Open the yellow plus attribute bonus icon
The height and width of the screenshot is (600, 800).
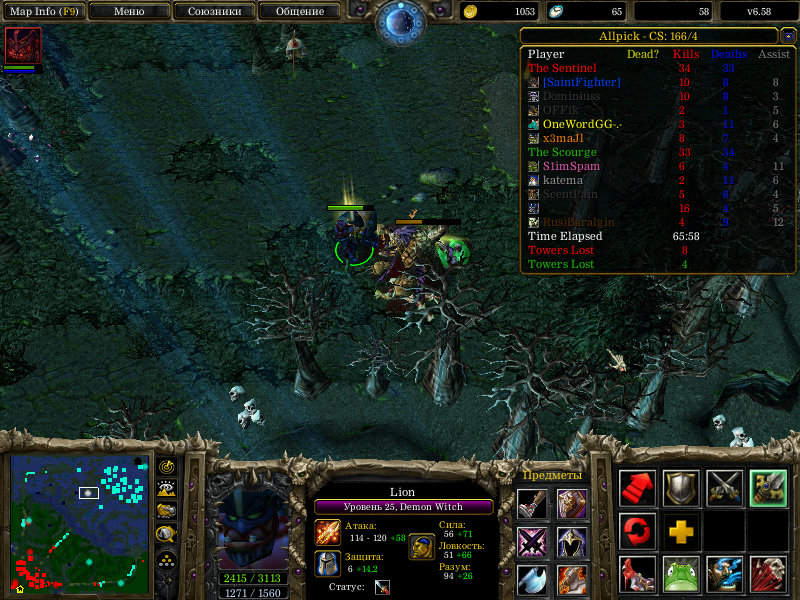click(682, 530)
